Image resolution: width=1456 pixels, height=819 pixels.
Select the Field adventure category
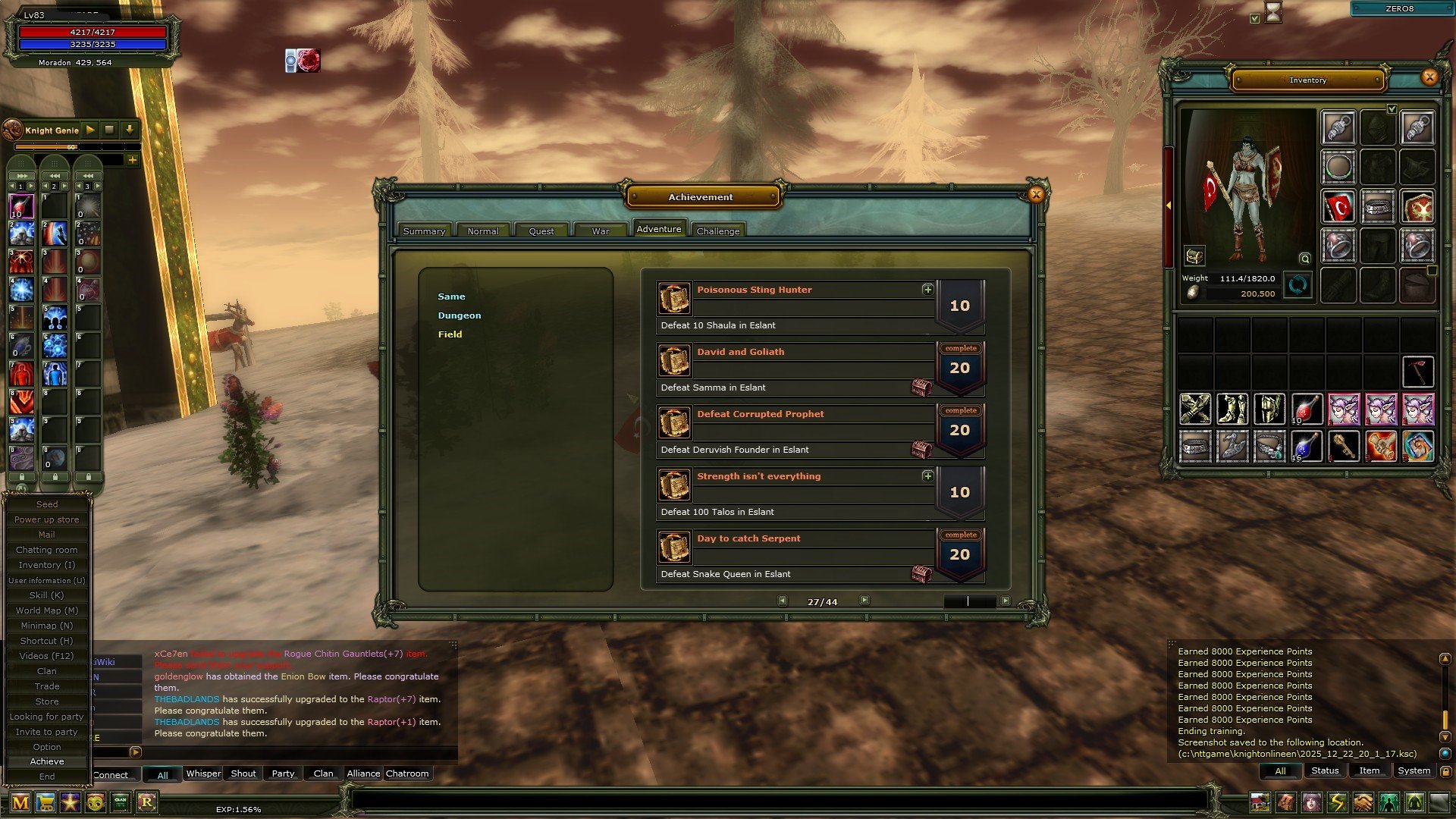tap(450, 334)
